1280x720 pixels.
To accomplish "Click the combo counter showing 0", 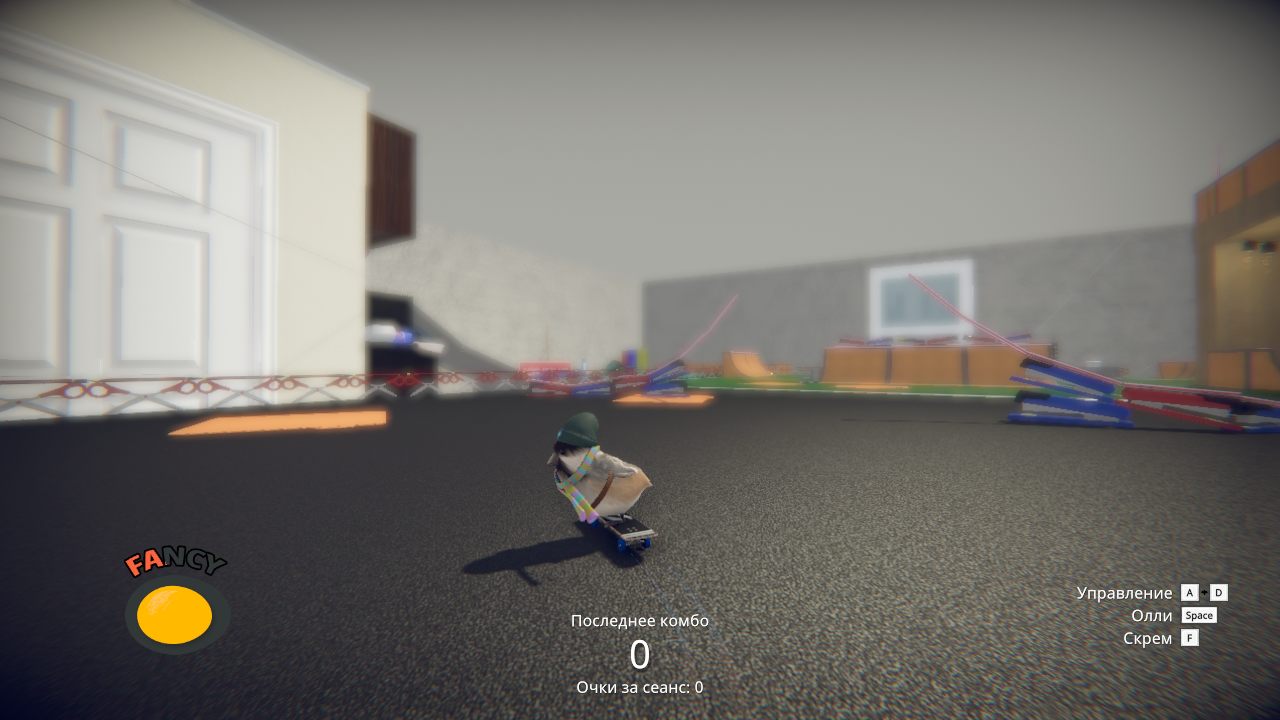I will click(639, 653).
